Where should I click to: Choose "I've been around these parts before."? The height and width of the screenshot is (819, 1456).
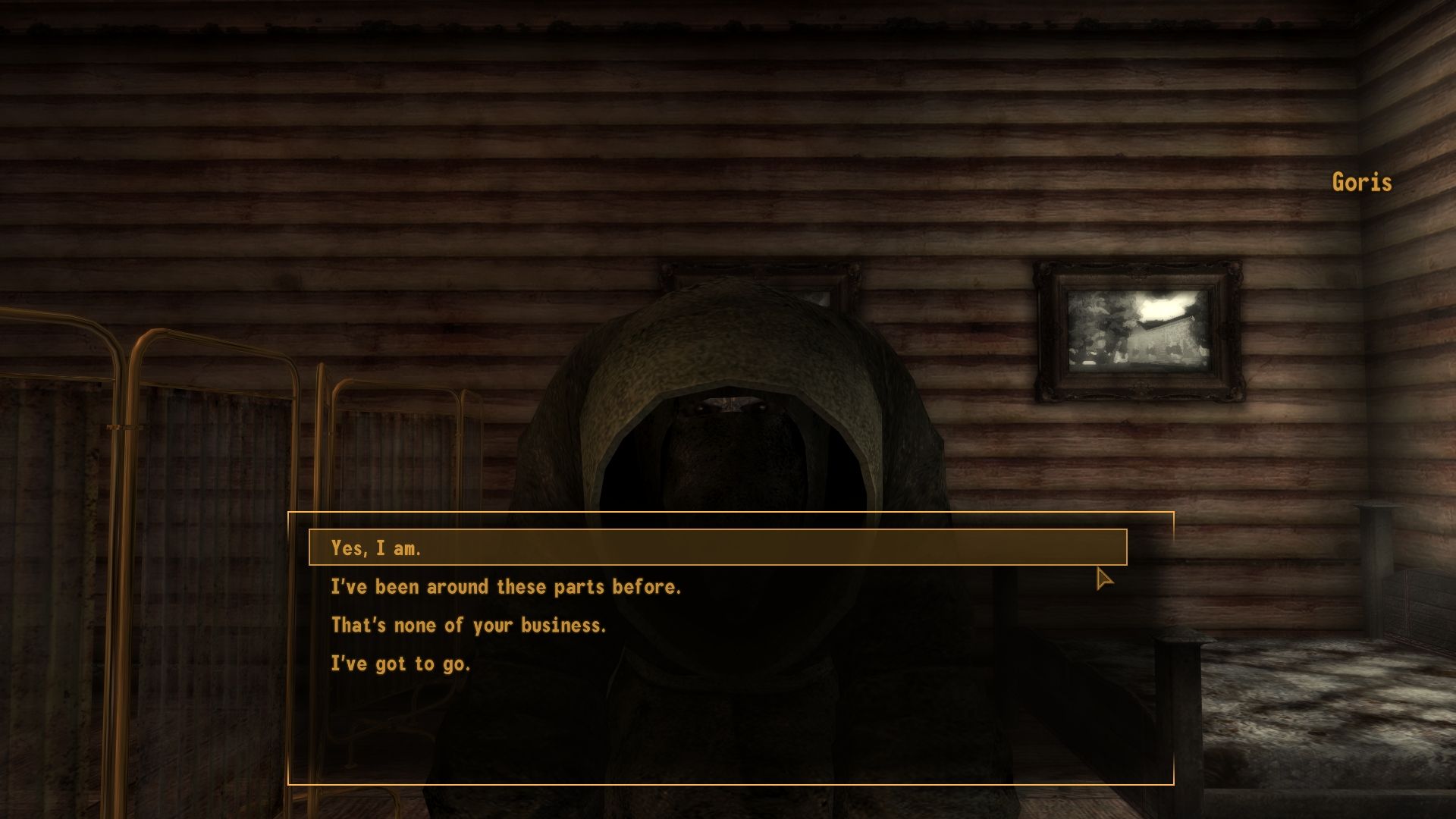click(507, 586)
